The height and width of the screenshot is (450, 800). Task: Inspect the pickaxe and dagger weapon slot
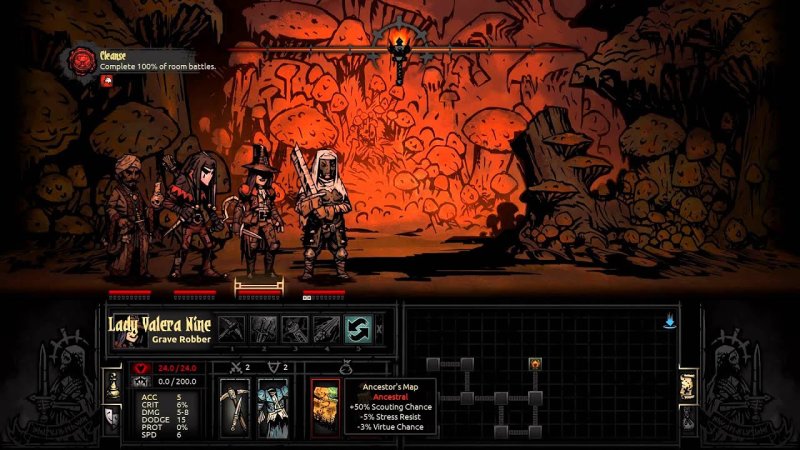(x=237, y=407)
